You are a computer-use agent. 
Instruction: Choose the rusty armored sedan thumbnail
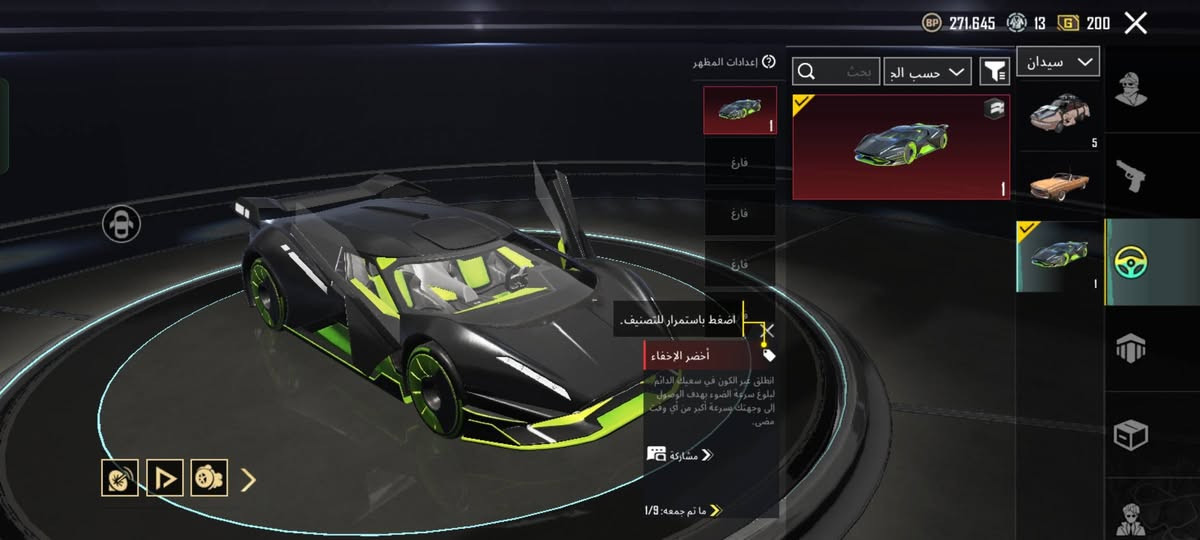coord(1058,112)
